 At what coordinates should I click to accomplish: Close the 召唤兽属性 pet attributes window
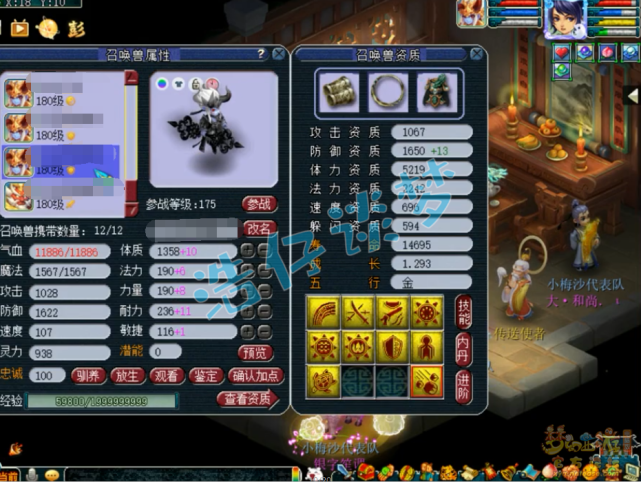point(277,53)
